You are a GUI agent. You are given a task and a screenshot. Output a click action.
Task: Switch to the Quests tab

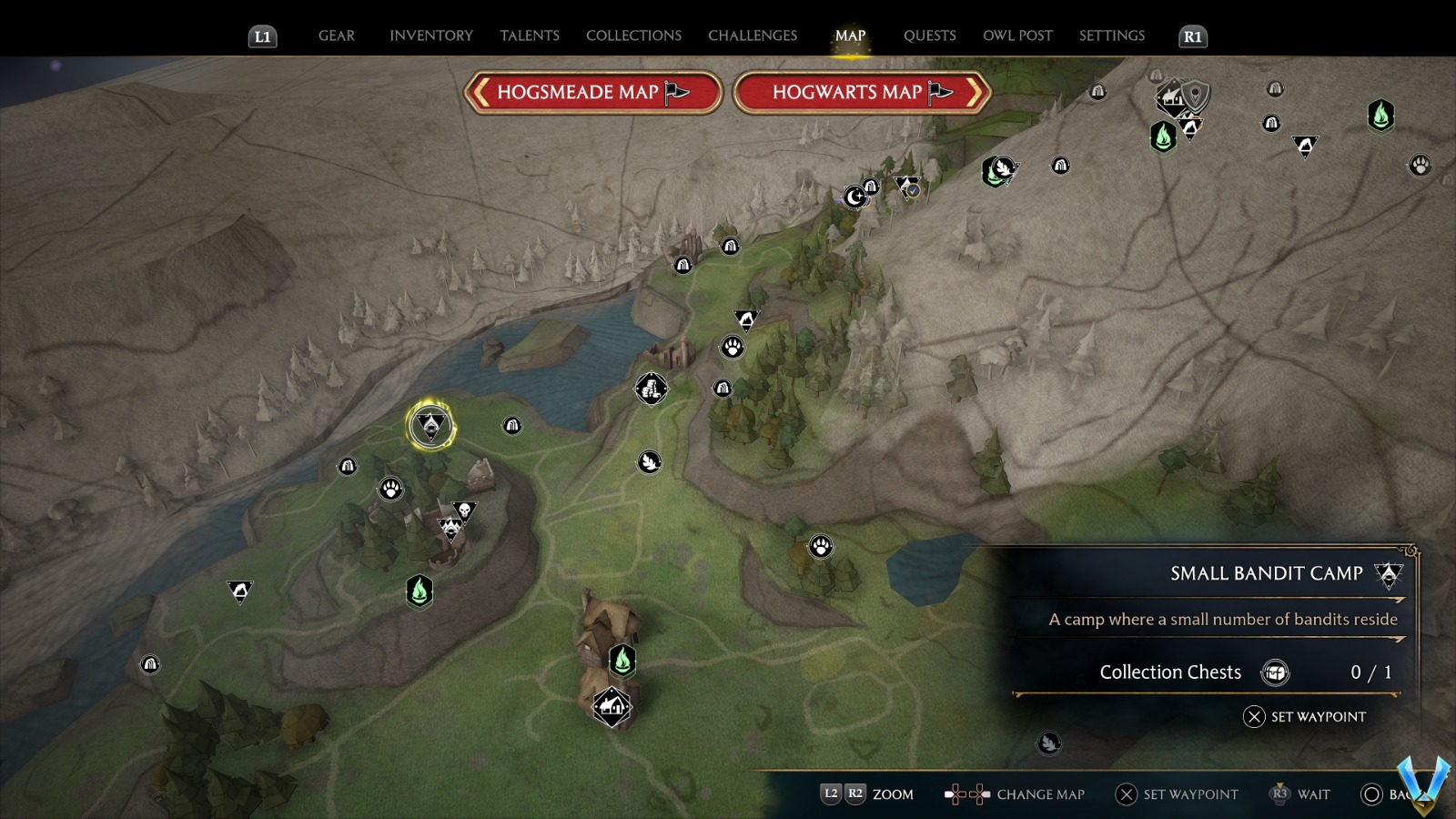tap(930, 35)
